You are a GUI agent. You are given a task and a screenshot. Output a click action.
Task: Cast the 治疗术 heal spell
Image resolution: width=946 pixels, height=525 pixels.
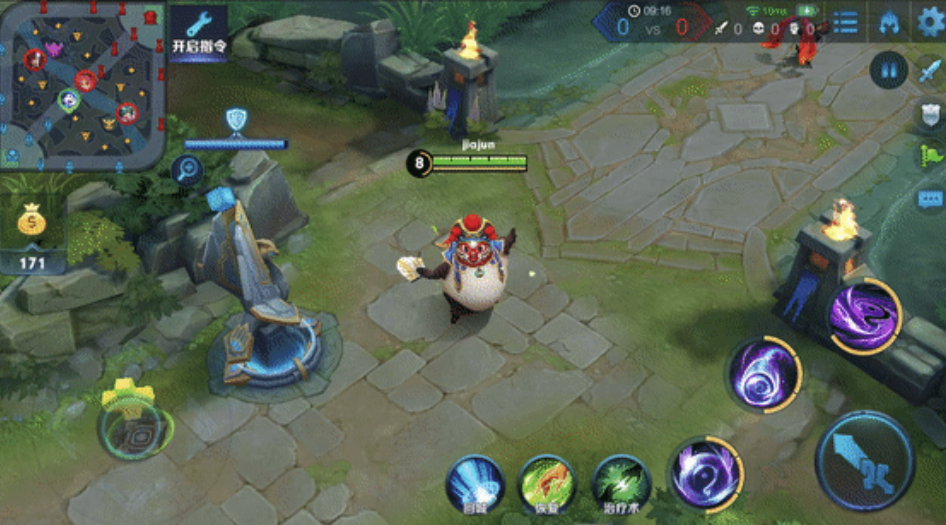click(621, 484)
